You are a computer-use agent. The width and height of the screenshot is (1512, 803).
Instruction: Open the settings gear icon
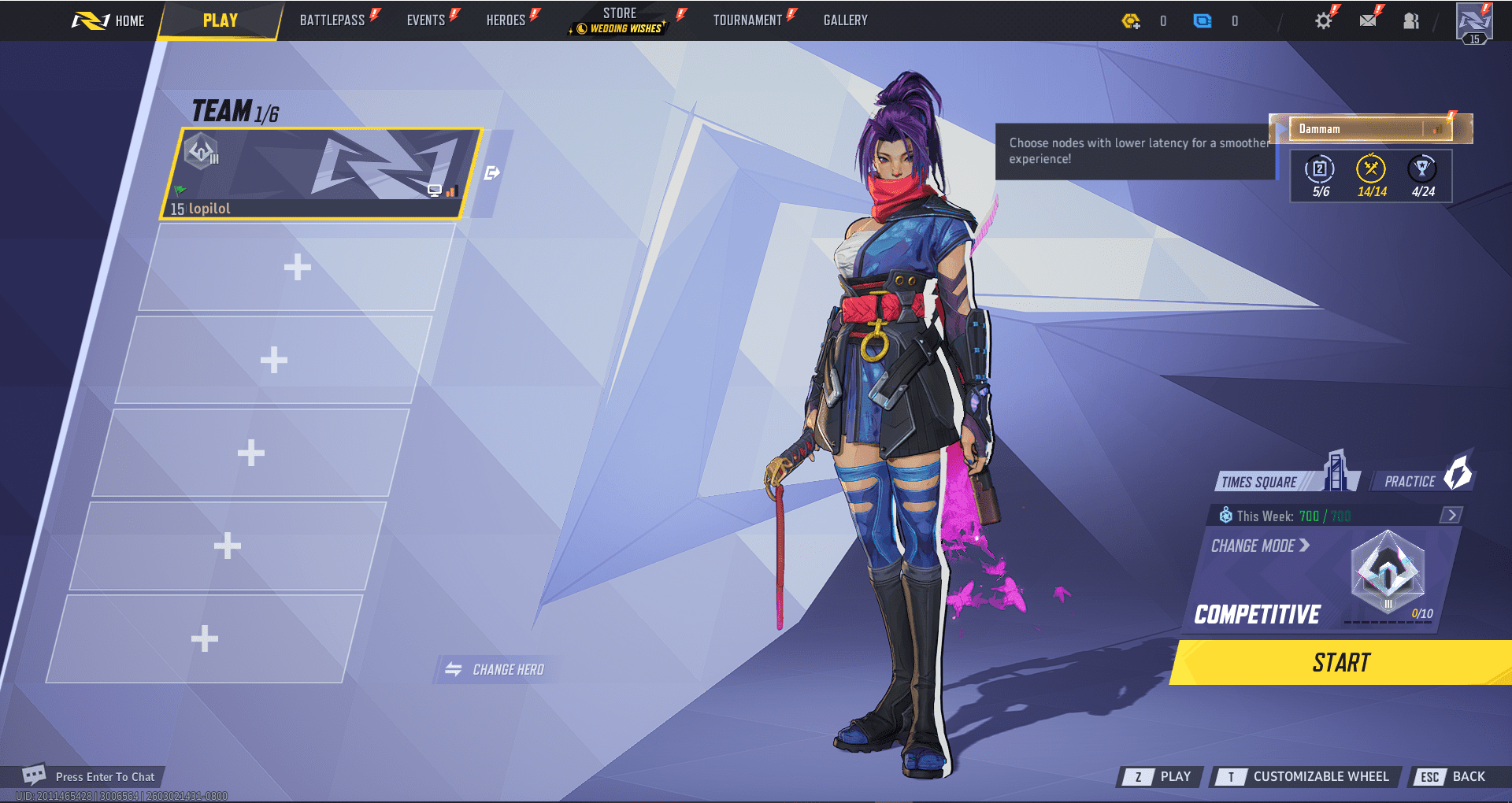coord(1323,21)
